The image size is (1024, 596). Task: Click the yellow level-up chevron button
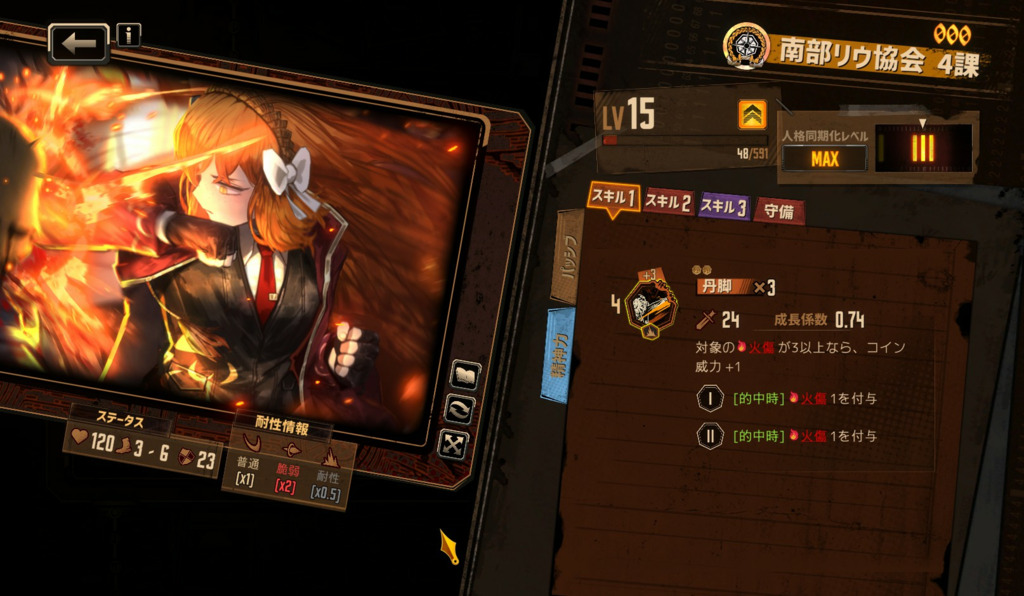(752, 115)
